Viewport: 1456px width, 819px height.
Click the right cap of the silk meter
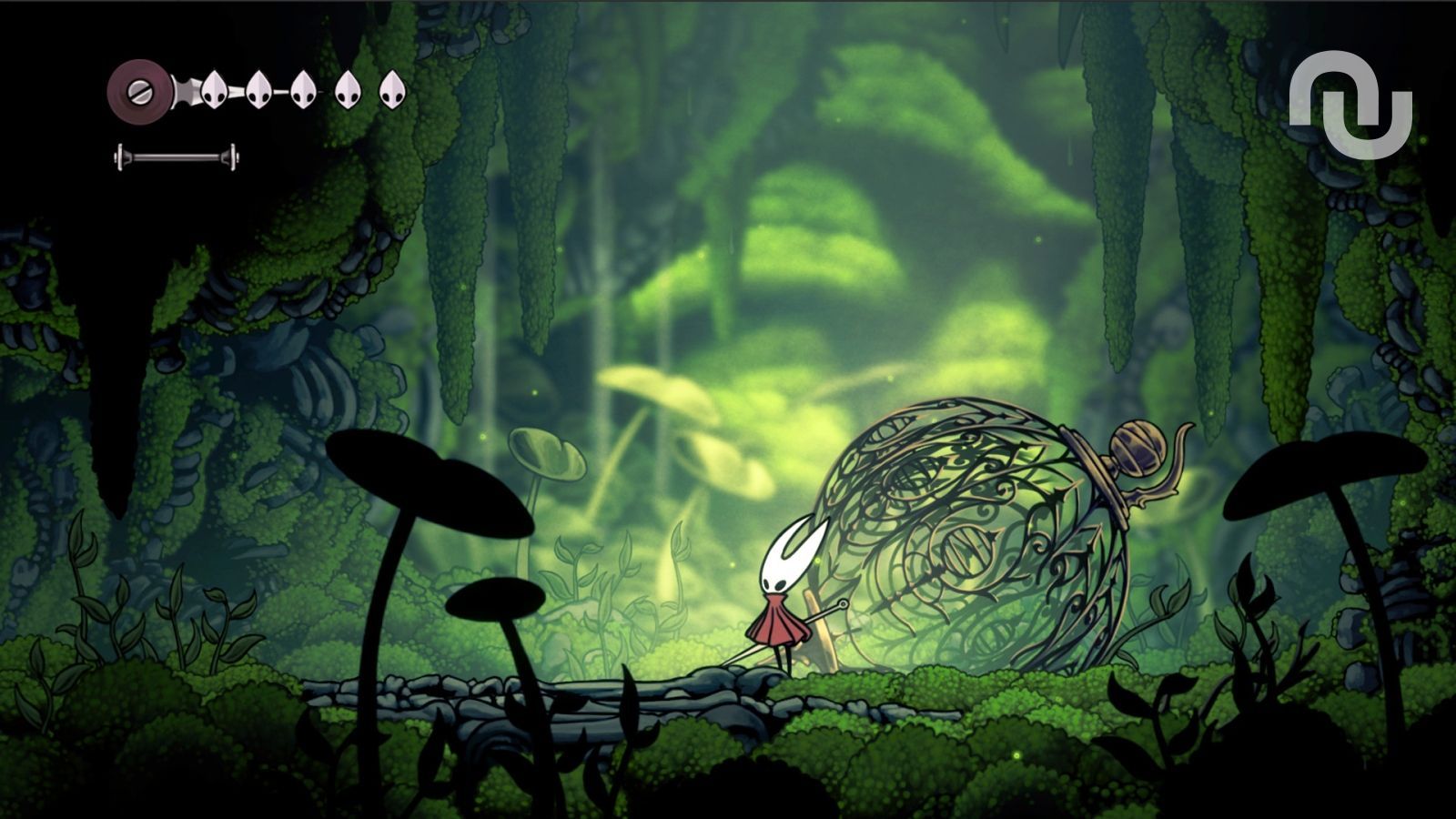(x=234, y=157)
